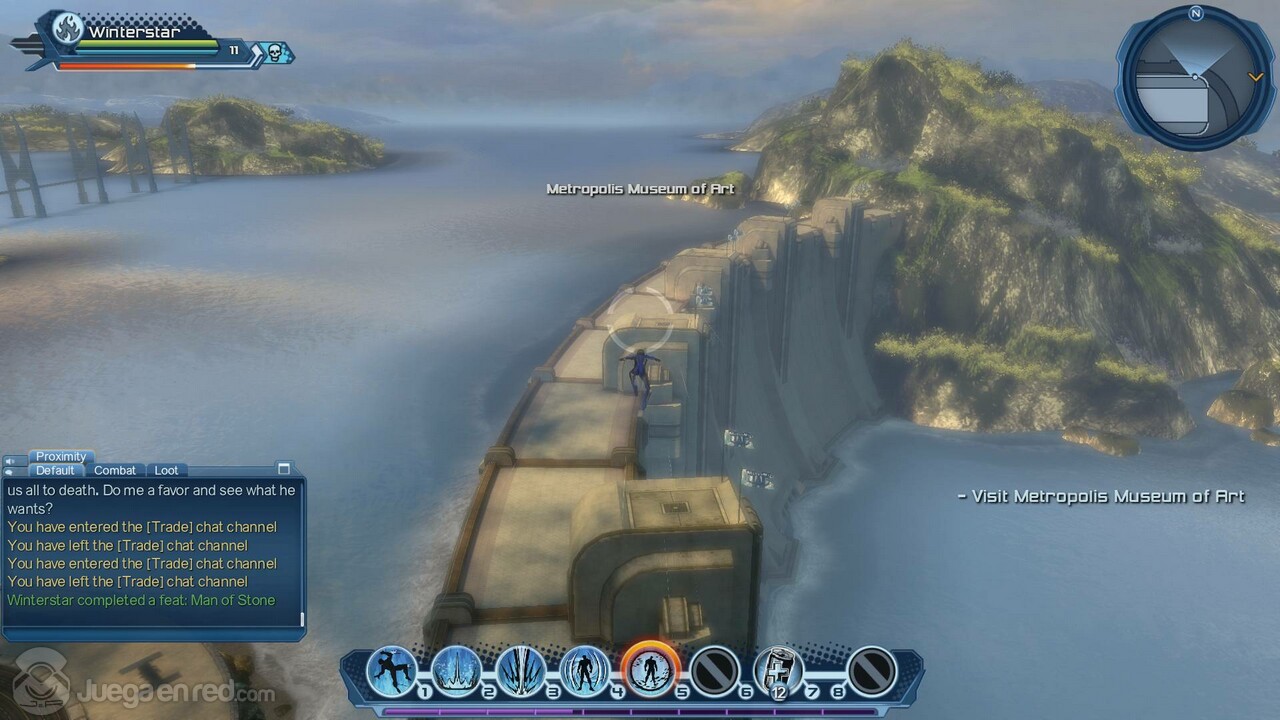
Task: Open the Loot chat tab
Action: pos(166,470)
